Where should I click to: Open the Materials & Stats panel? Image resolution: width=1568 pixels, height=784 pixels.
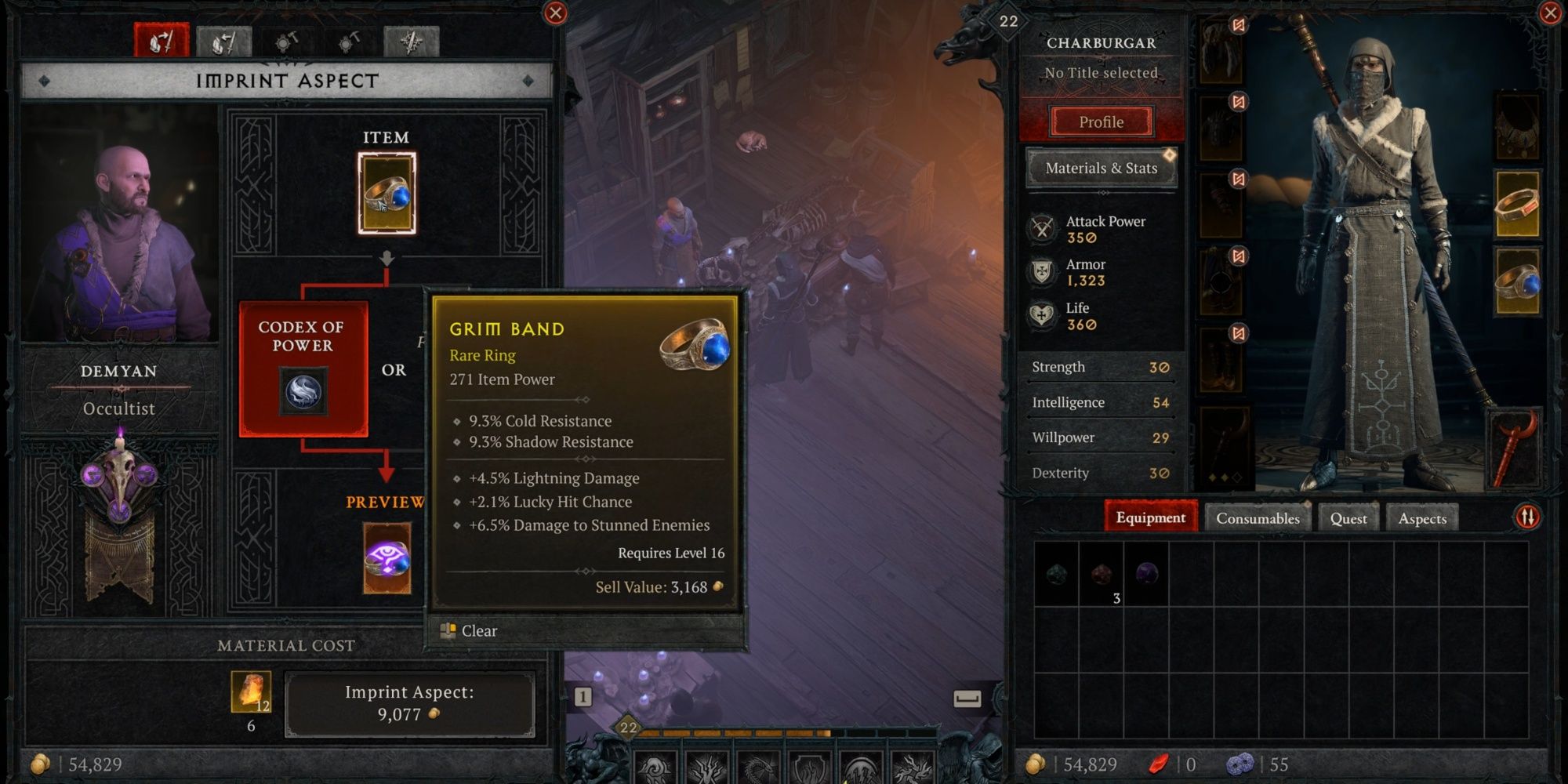(x=1101, y=168)
